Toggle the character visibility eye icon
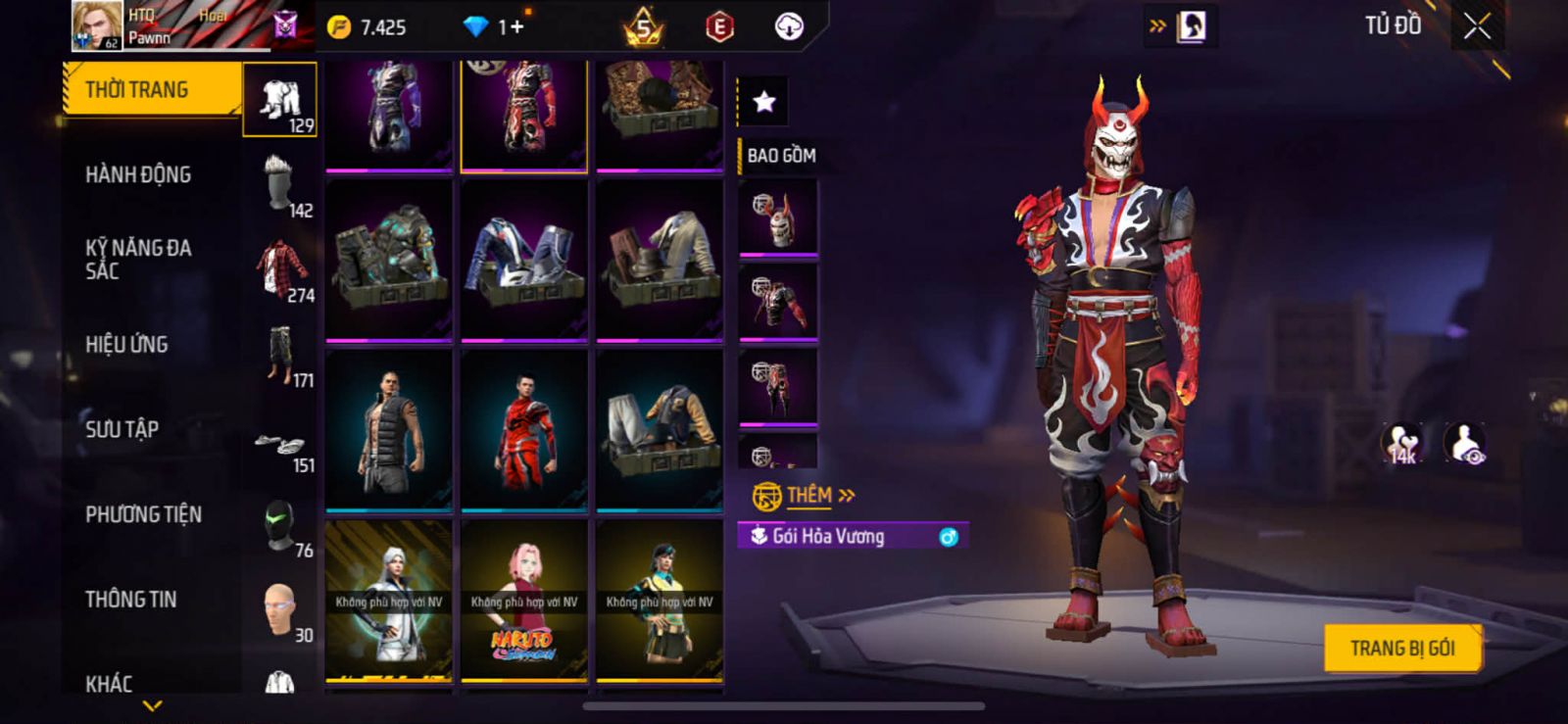The image size is (1568, 724). coord(1464,443)
